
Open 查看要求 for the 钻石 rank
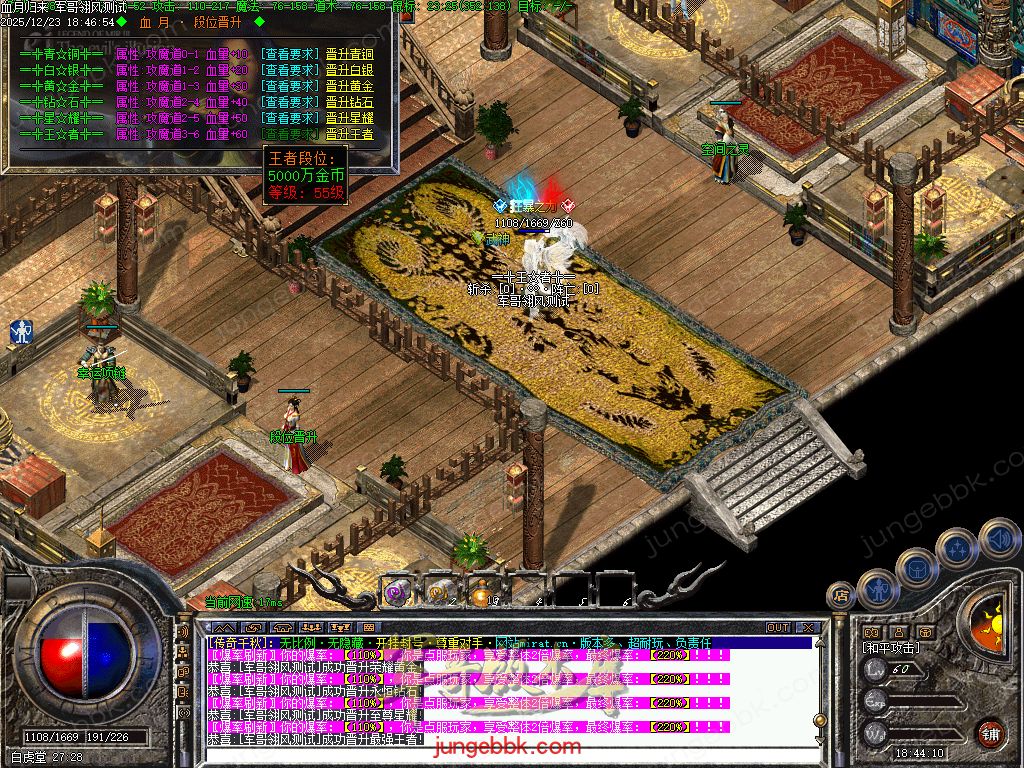pos(290,102)
